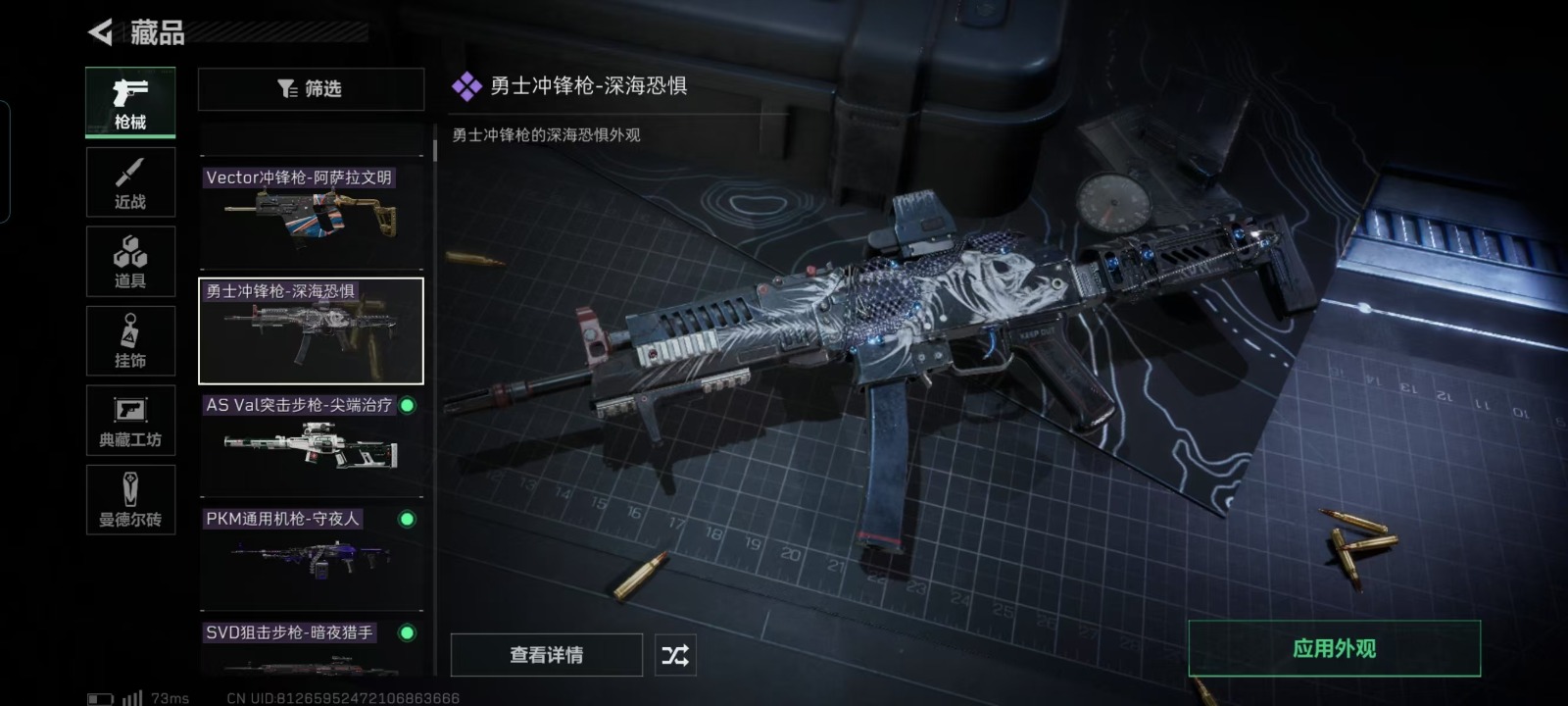Switch to the 曼德尔砖 tab
The height and width of the screenshot is (706, 1568).
pos(130,500)
